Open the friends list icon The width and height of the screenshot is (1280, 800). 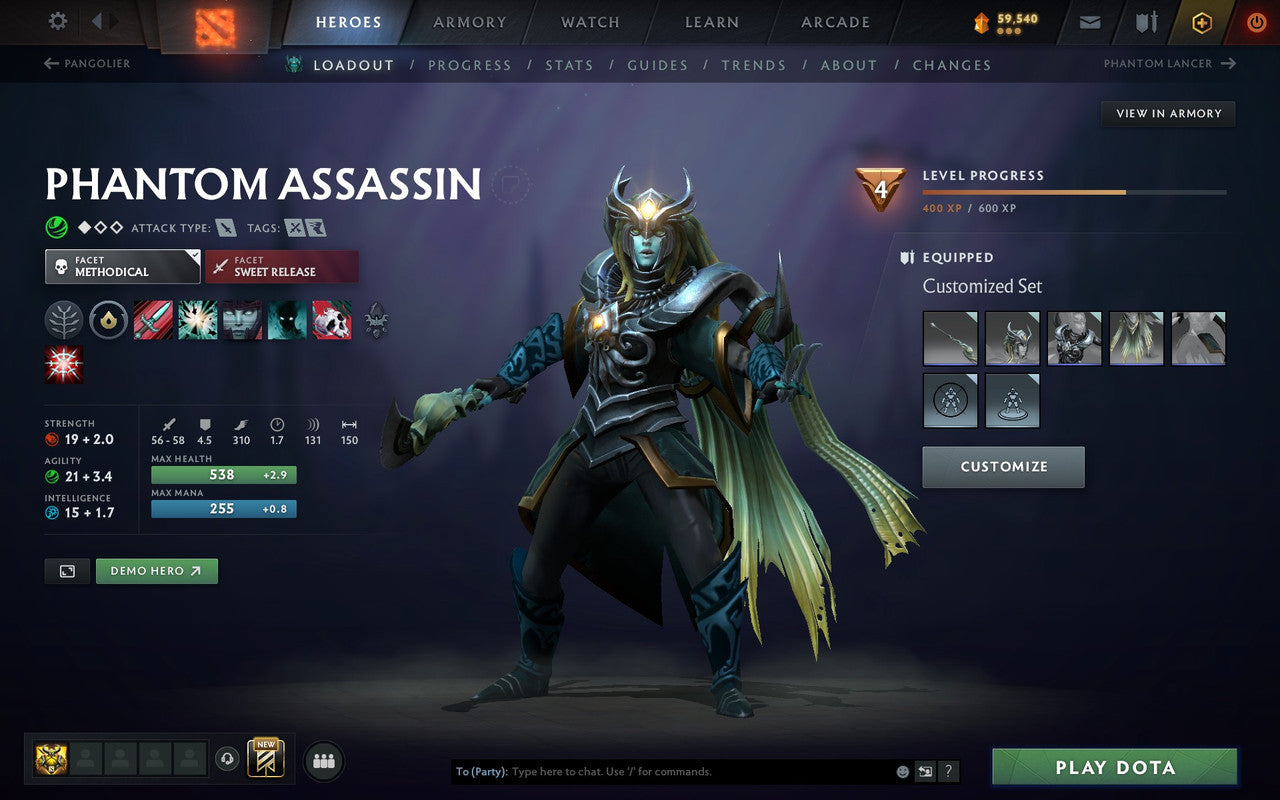click(323, 760)
